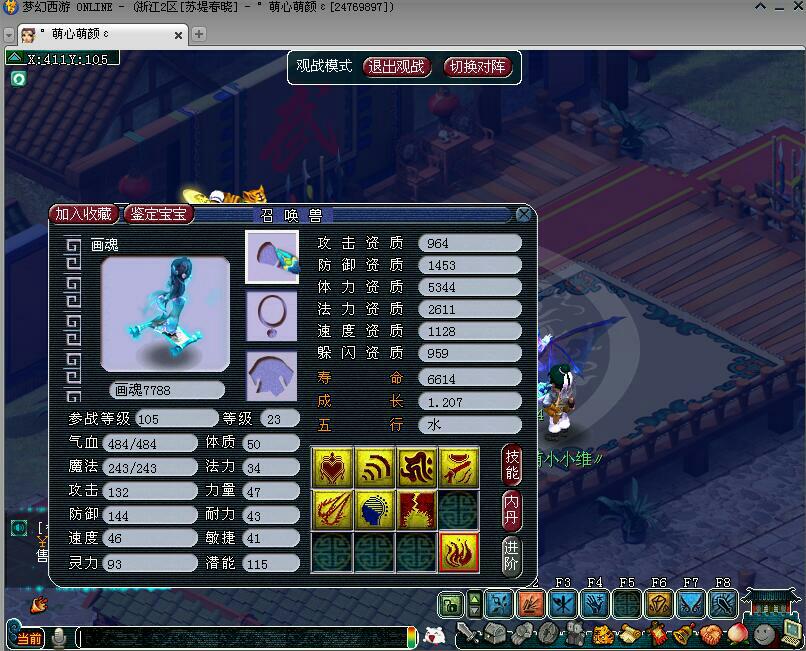806x651 pixels.
Task: Close the 召唤兽 summon panel
Action: click(x=524, y=214)
